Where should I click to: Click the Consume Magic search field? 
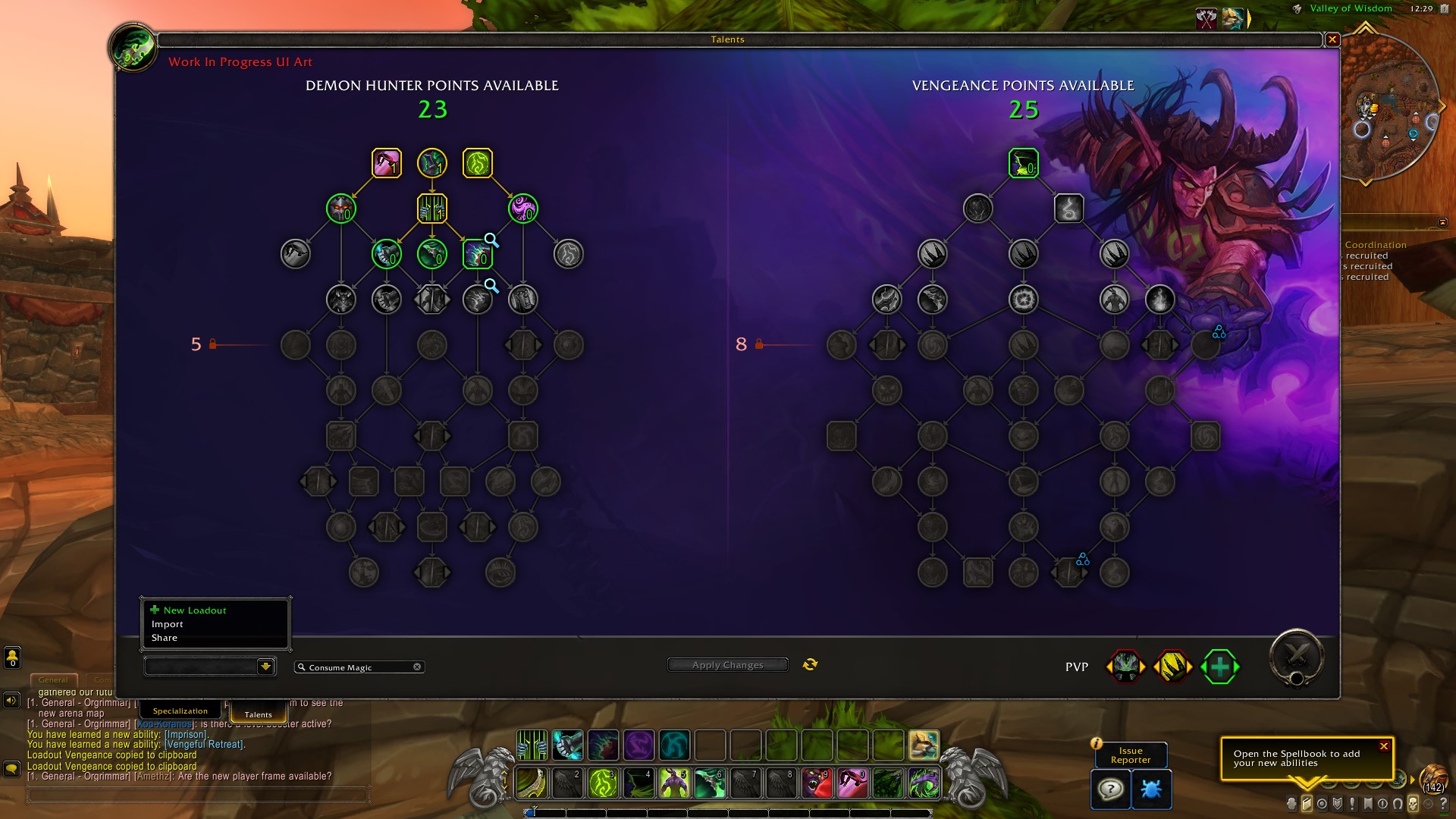coord(356,667)
